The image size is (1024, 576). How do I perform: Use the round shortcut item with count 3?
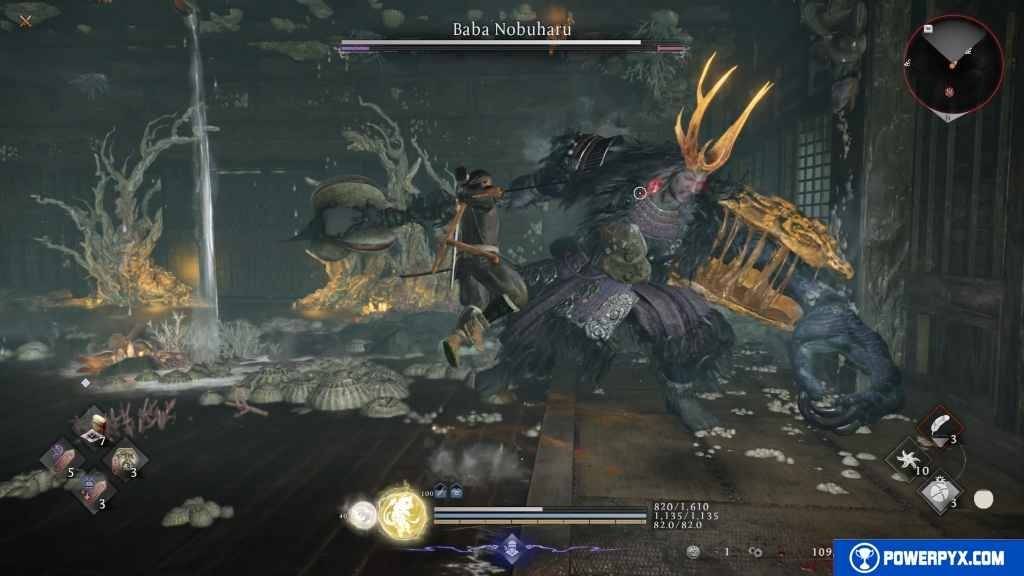127,459
